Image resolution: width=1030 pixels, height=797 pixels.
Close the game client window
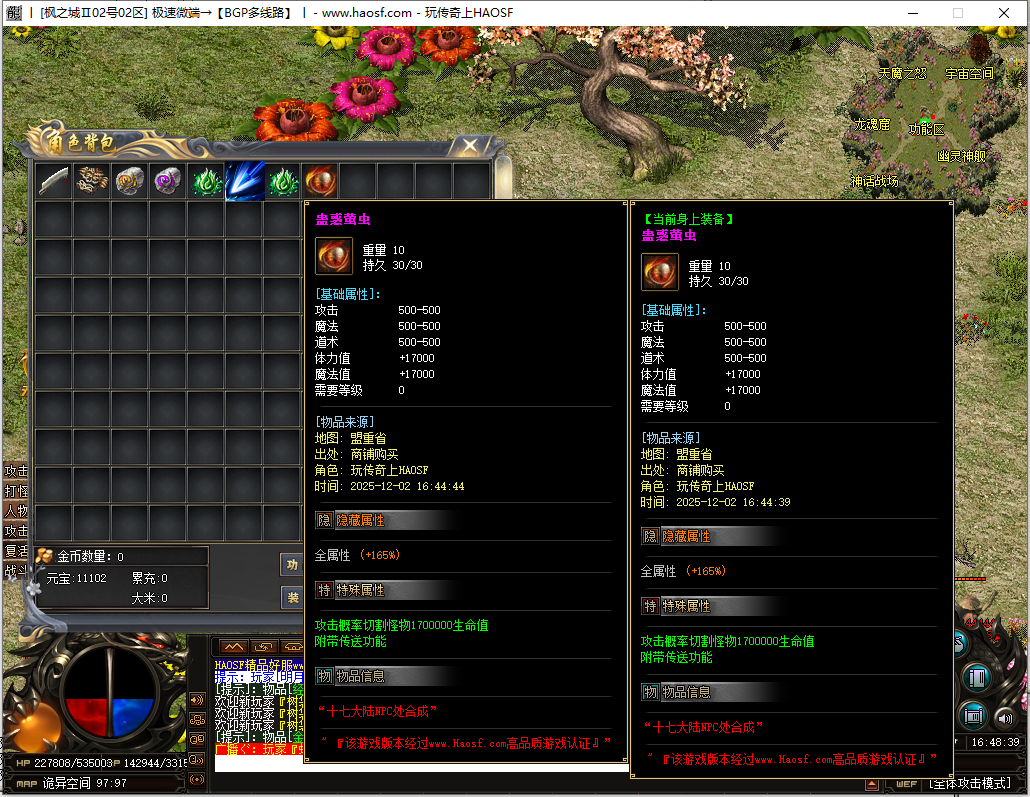(x=1004, y=13)
